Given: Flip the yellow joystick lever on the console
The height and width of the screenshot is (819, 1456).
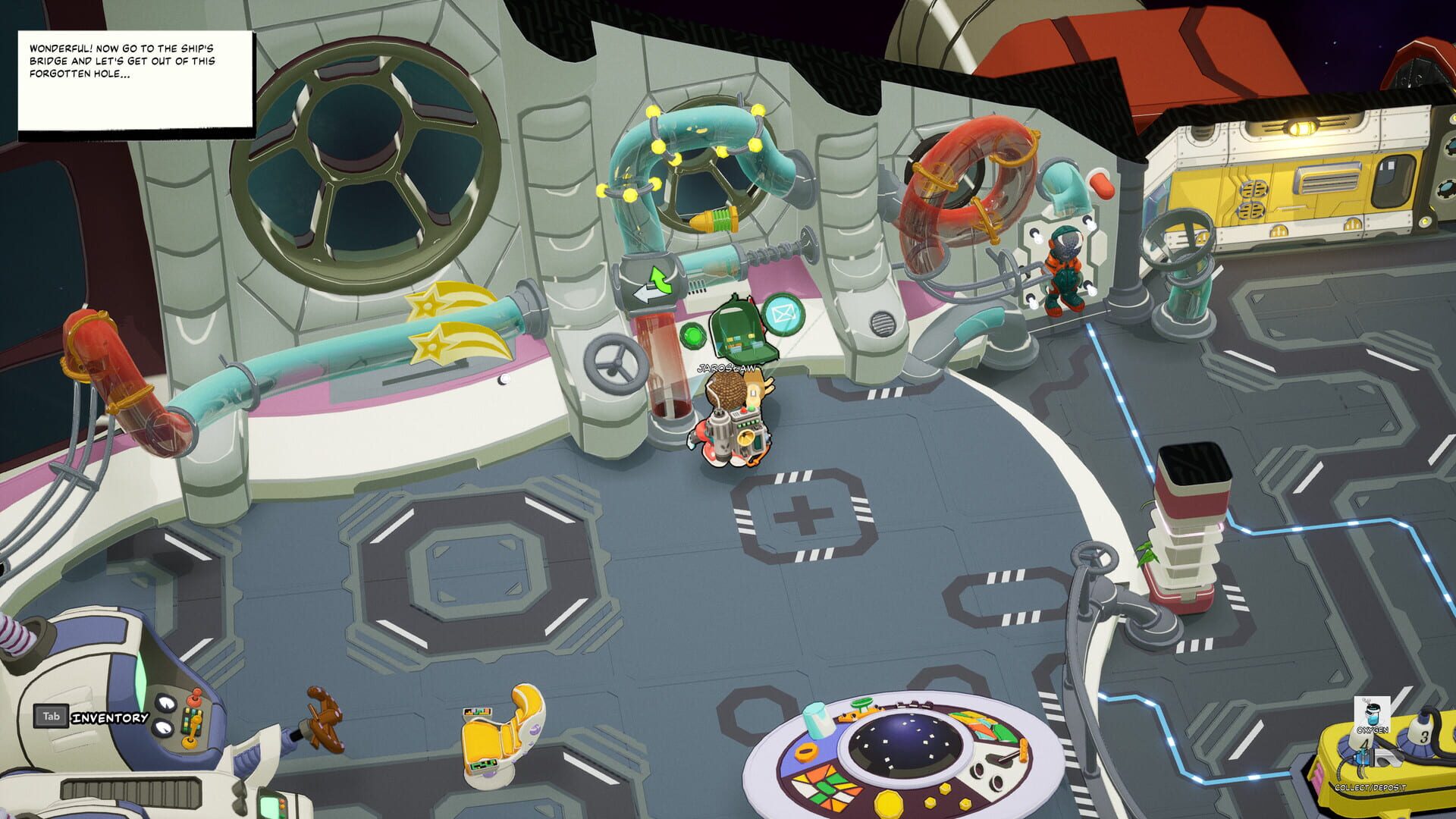Looking at the screenshot, I should [191, 742].
